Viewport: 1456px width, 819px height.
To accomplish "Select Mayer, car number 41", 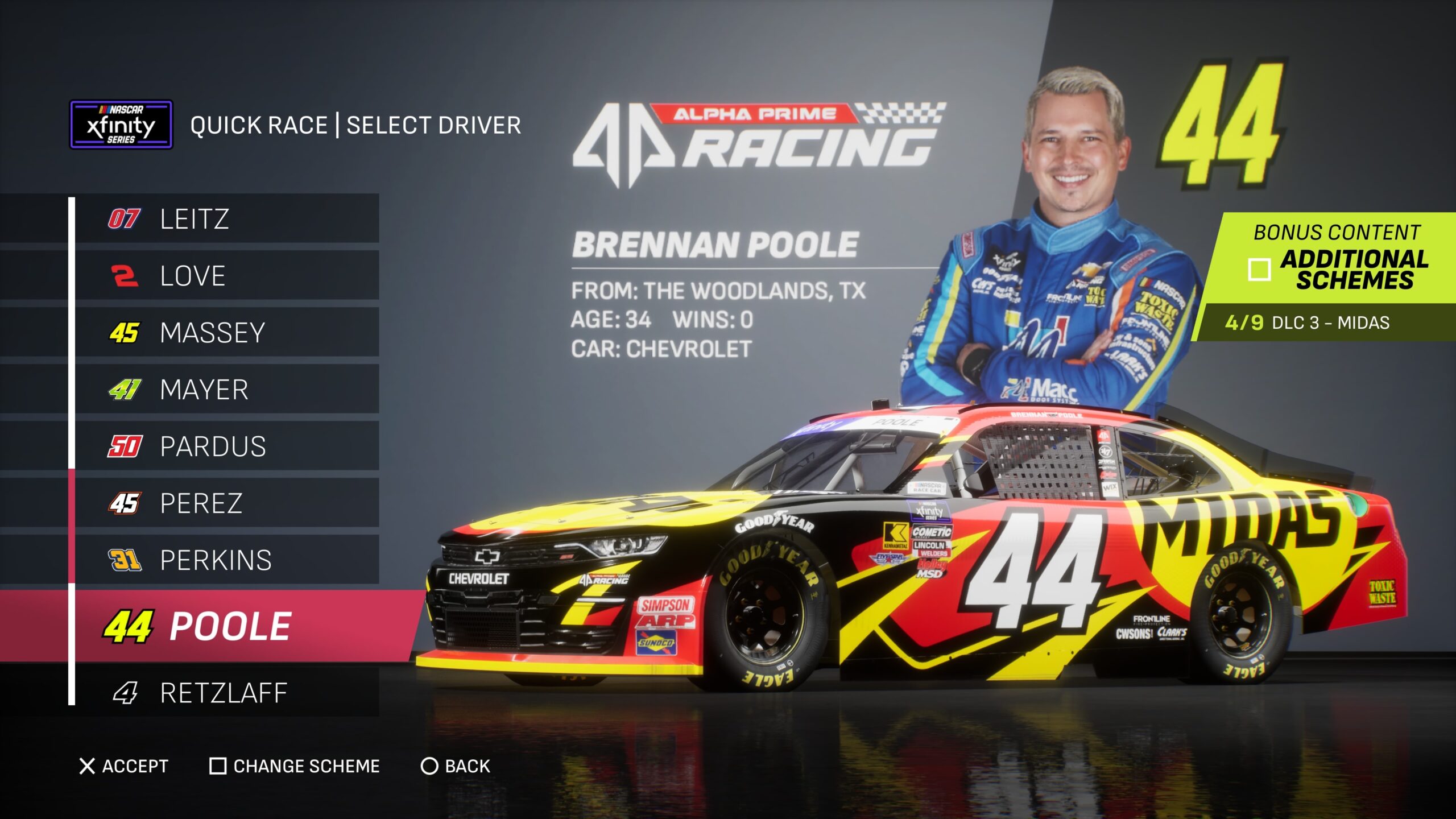I will point(226,390).
